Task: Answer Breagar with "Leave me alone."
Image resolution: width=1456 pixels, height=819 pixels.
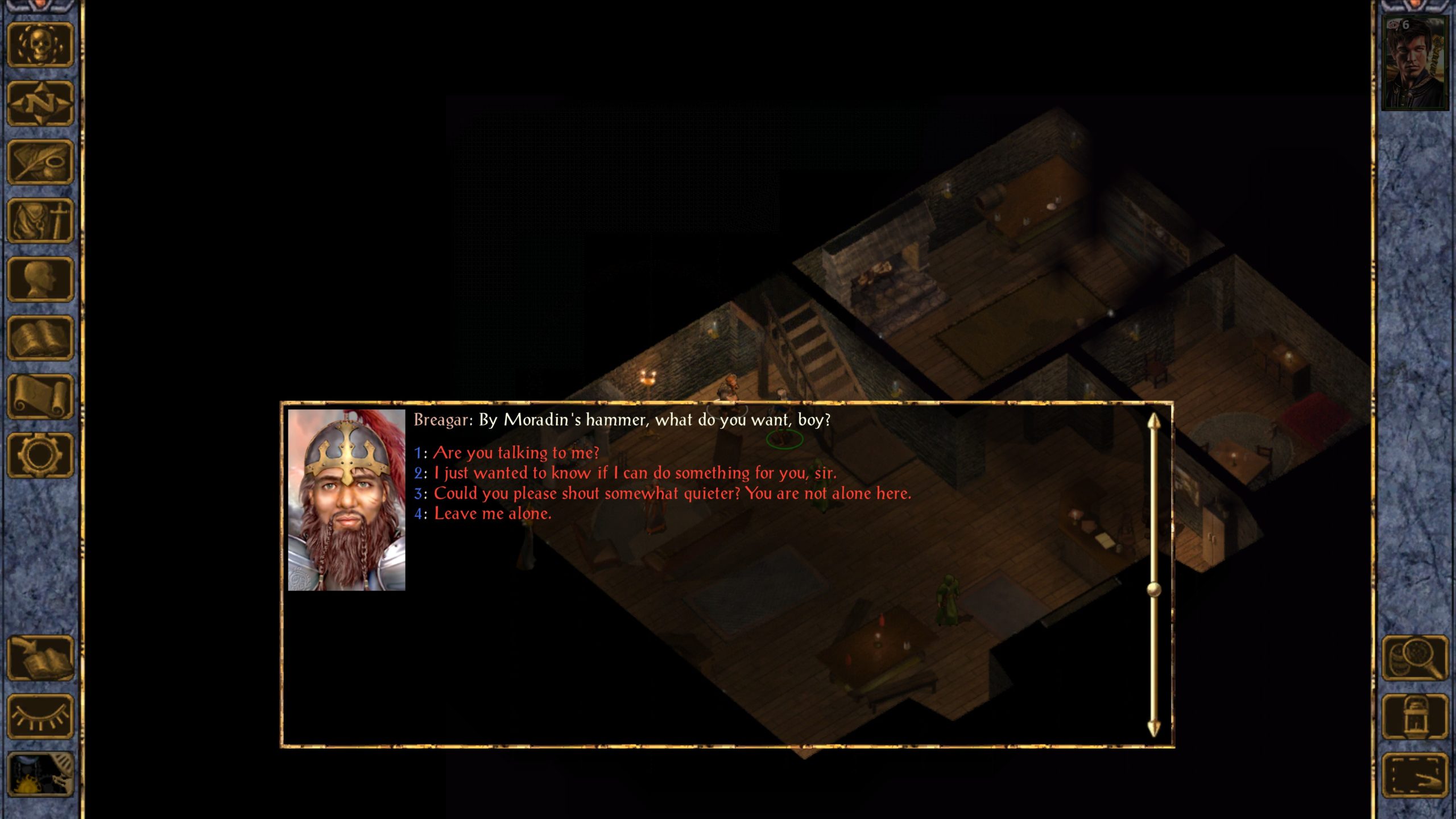Action: click(x=492, y=514)
